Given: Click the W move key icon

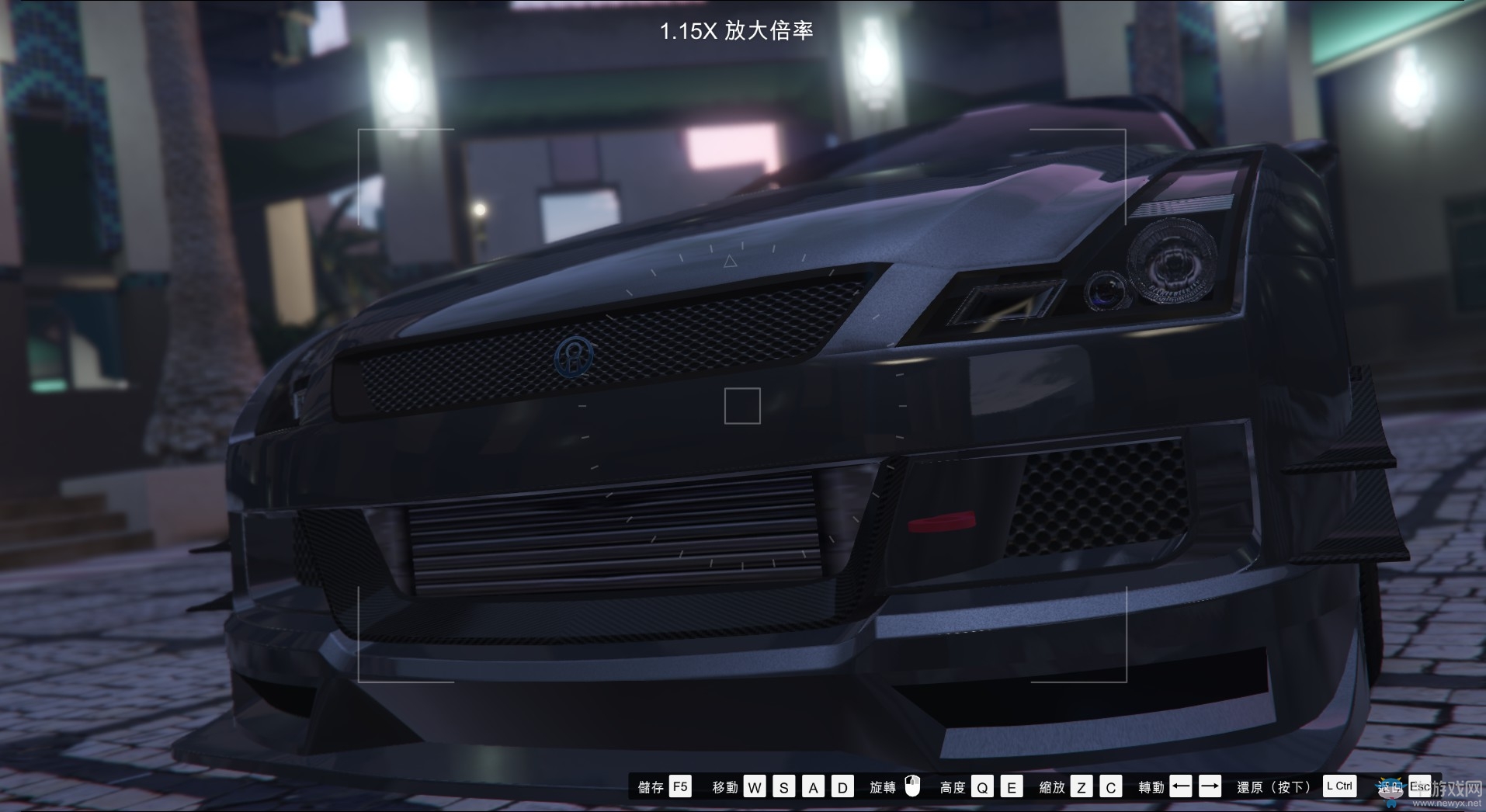Looking at the screenshot, I should [x=754, y=786].
